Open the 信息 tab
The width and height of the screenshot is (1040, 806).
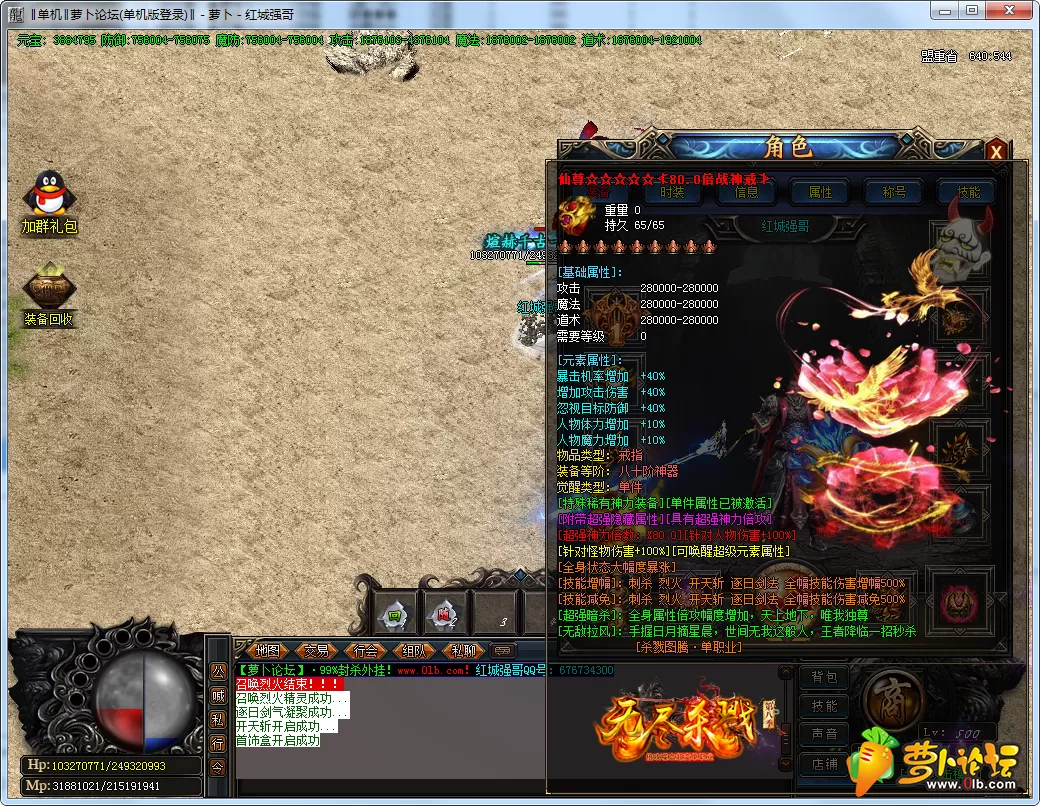[746, 192]
